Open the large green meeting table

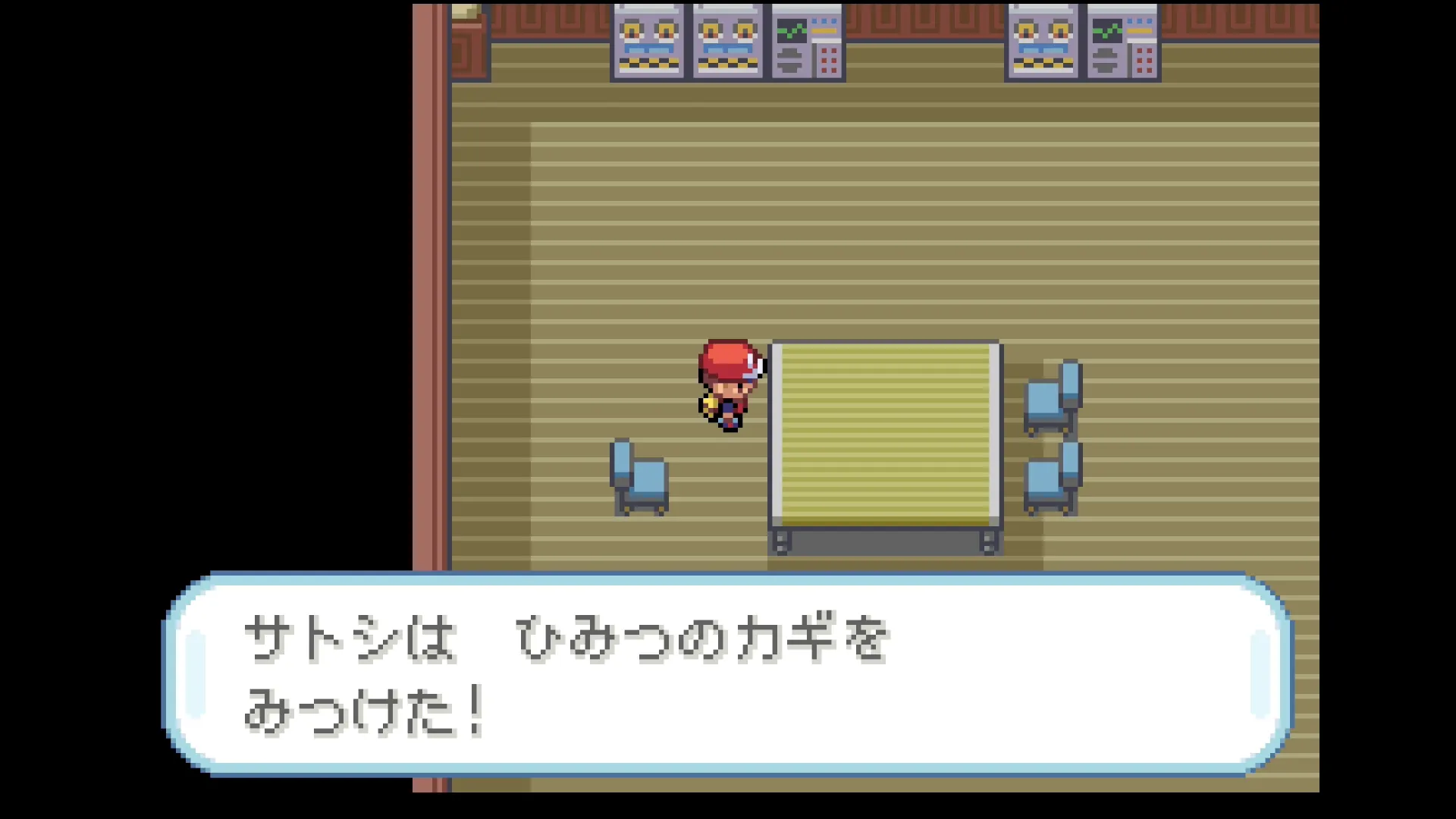(883, 432)
